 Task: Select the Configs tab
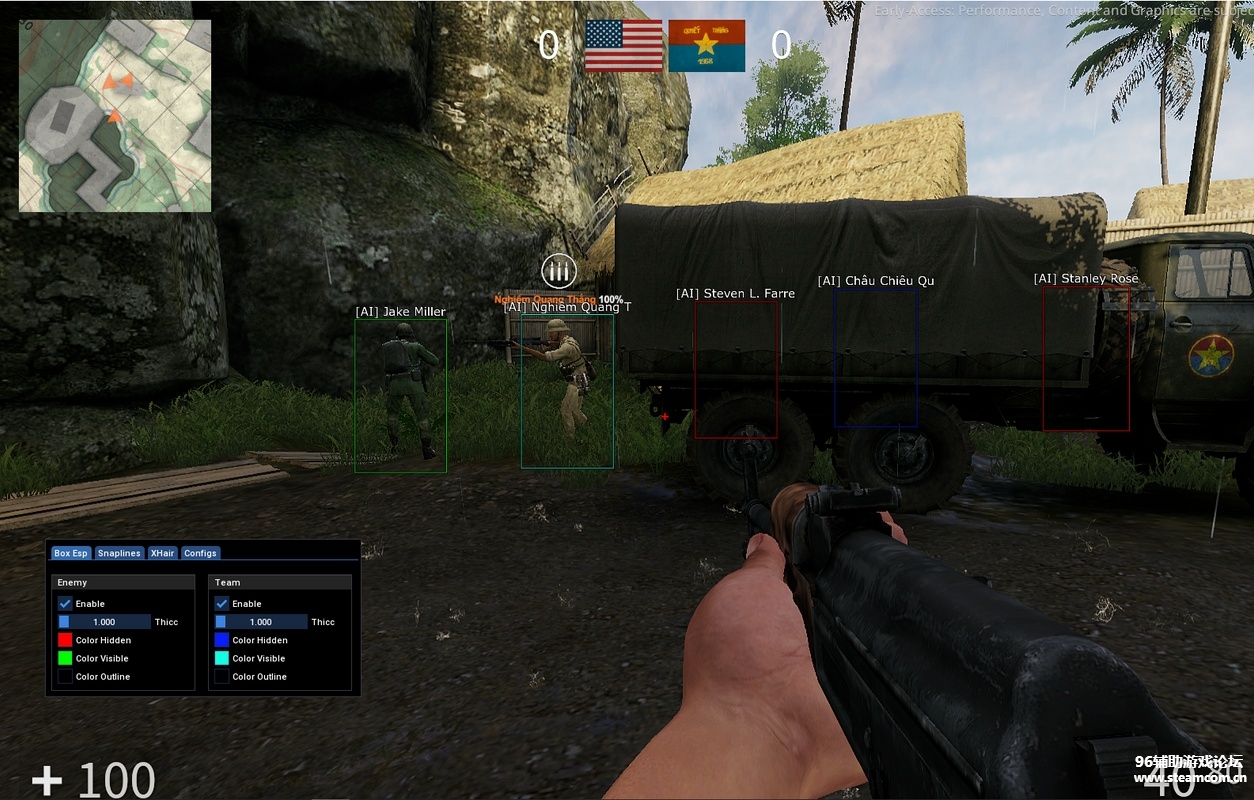(x=200, y=553)
